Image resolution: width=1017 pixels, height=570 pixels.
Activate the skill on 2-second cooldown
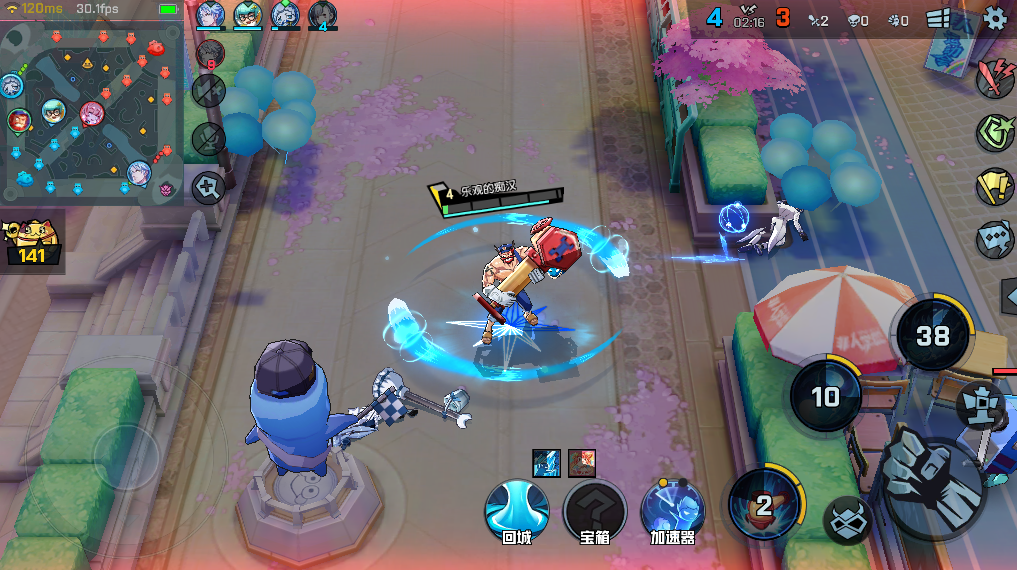click(763, 504)
